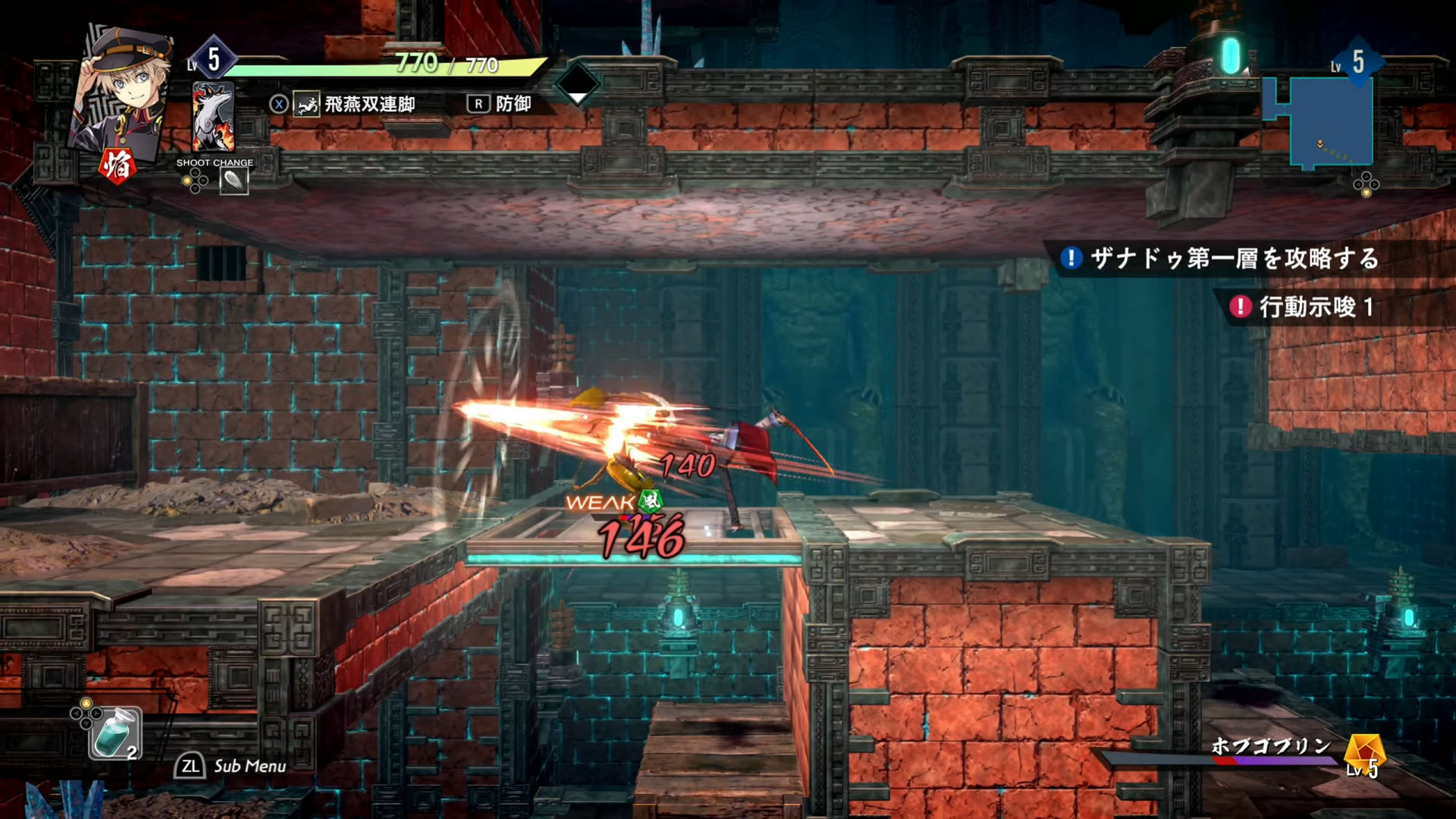Use the healing potion item slot
The image size is (1456, 819).
pyautogui.click(x=115, y=733)
